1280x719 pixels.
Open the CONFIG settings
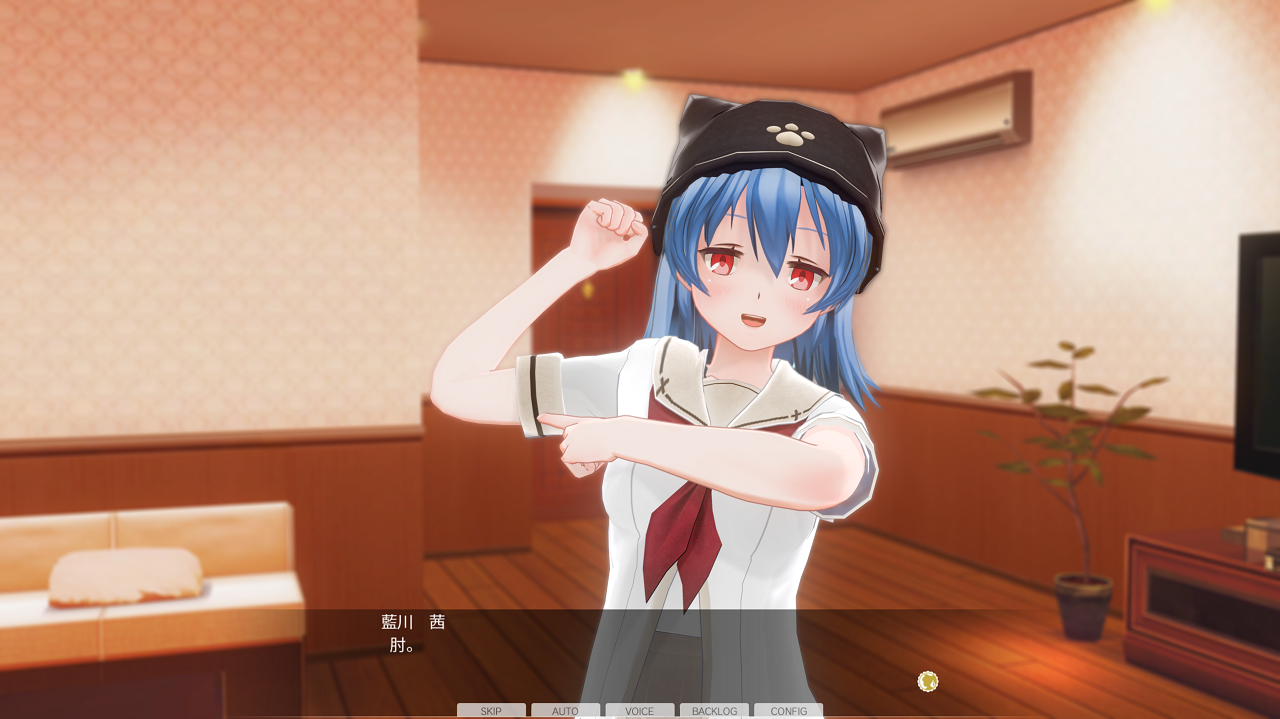point(788,711)
